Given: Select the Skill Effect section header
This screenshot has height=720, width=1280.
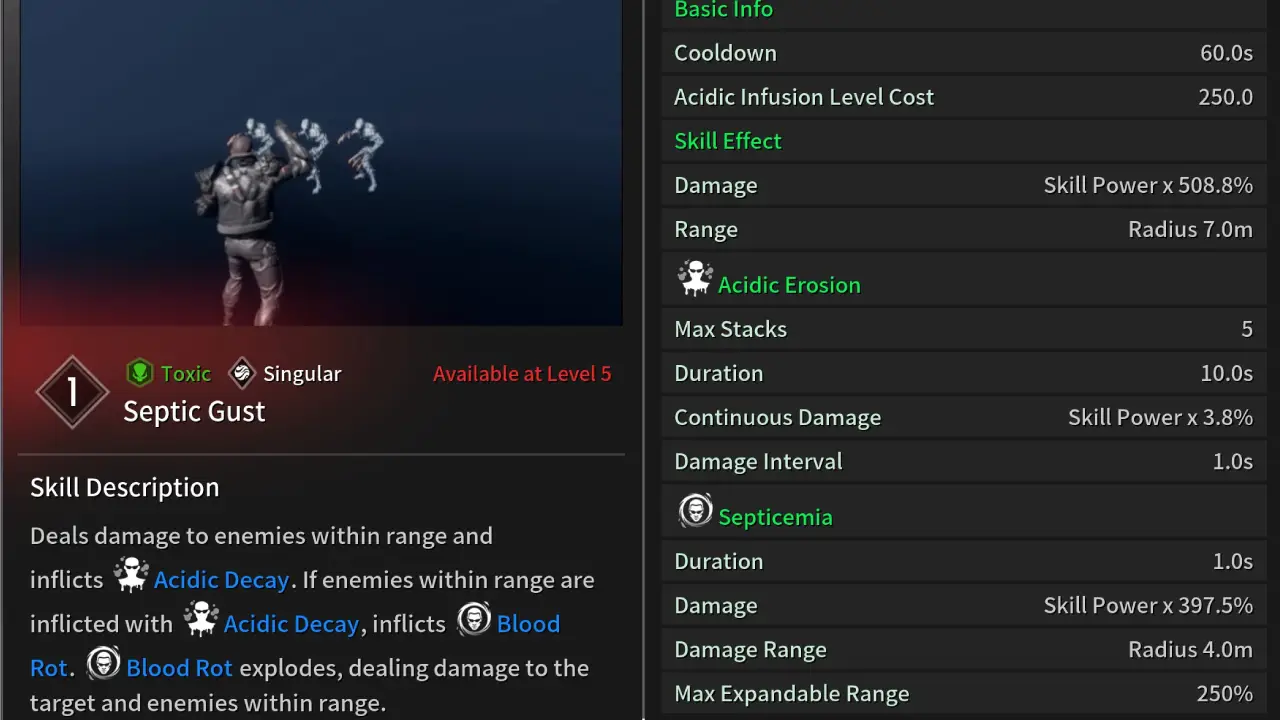Looking at the screenshot, I should click(x=727, y=140).
